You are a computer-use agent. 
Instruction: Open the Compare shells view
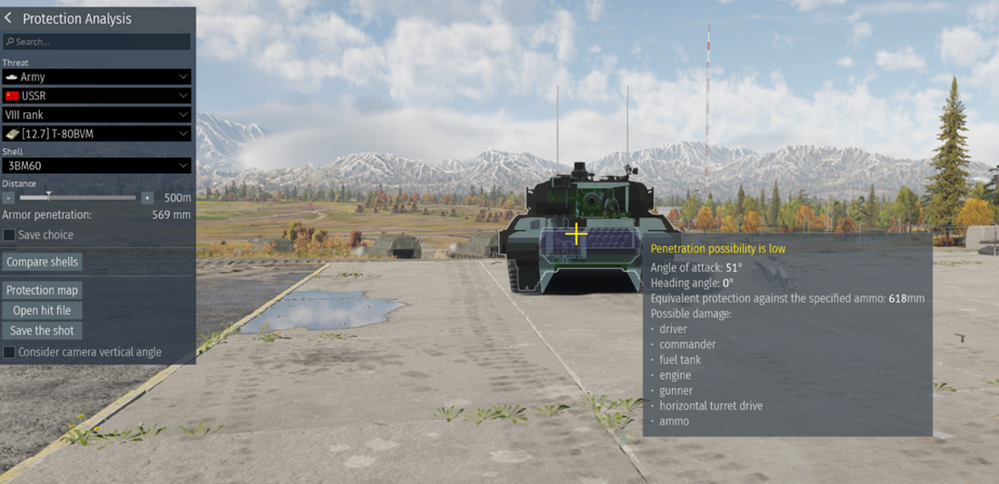point(42,262)
